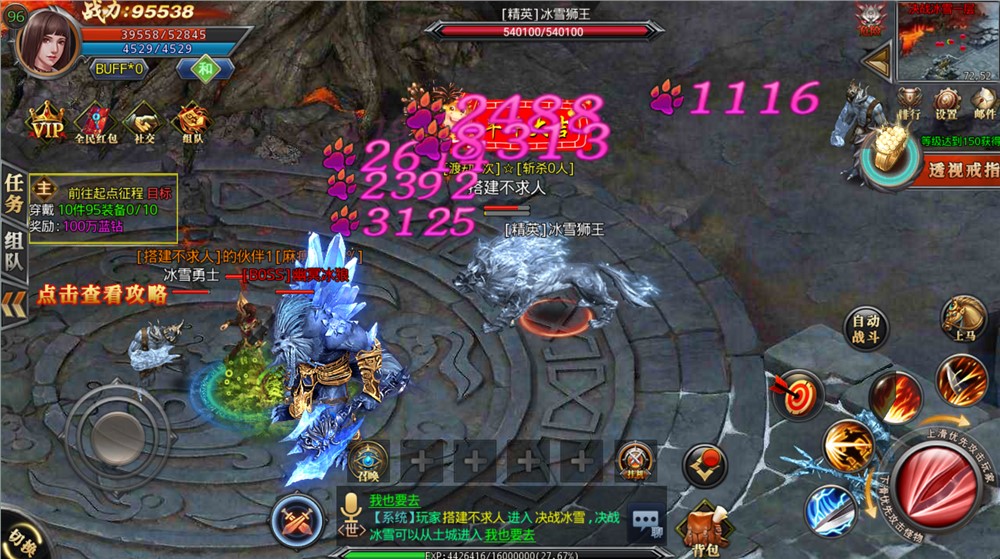
Task: Open the 邮件 mail icon
Action: 984,102
